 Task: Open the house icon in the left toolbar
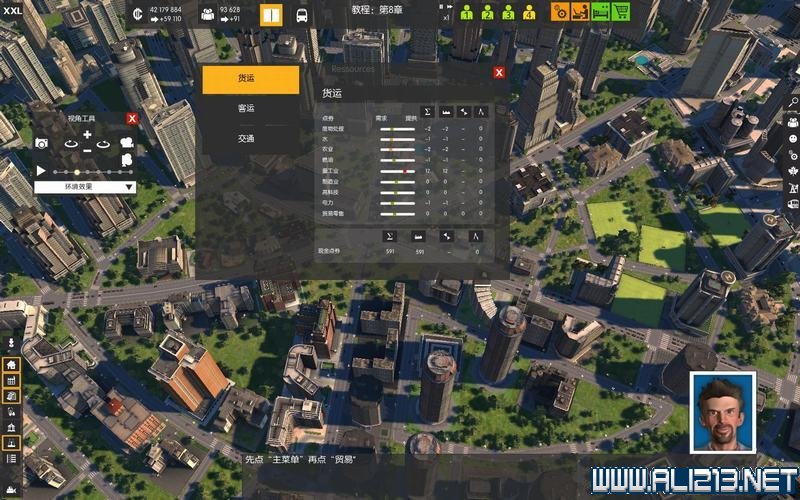click(11, 365)
